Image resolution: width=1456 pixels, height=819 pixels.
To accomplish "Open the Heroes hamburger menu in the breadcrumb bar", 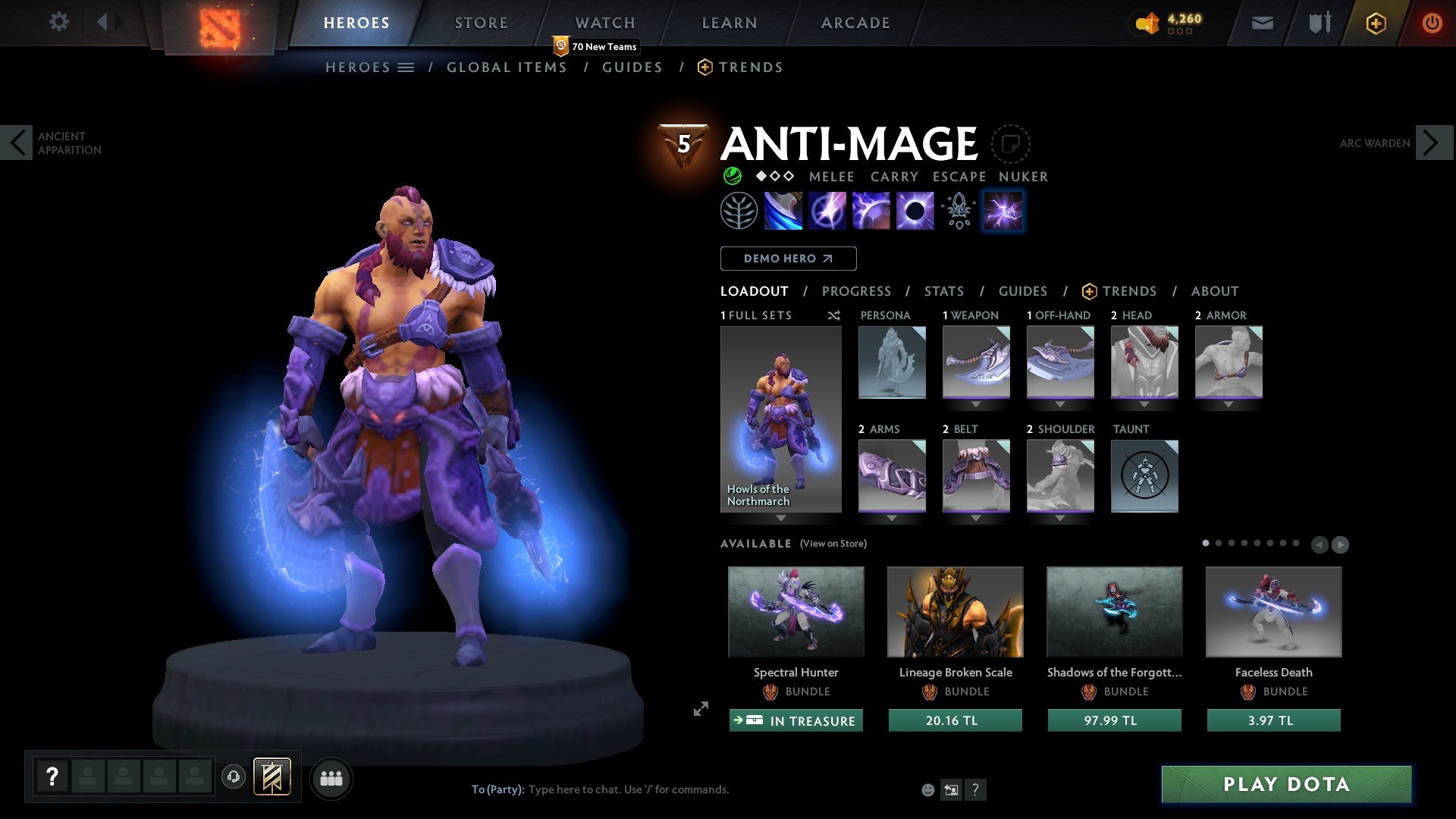I will 404,67.
